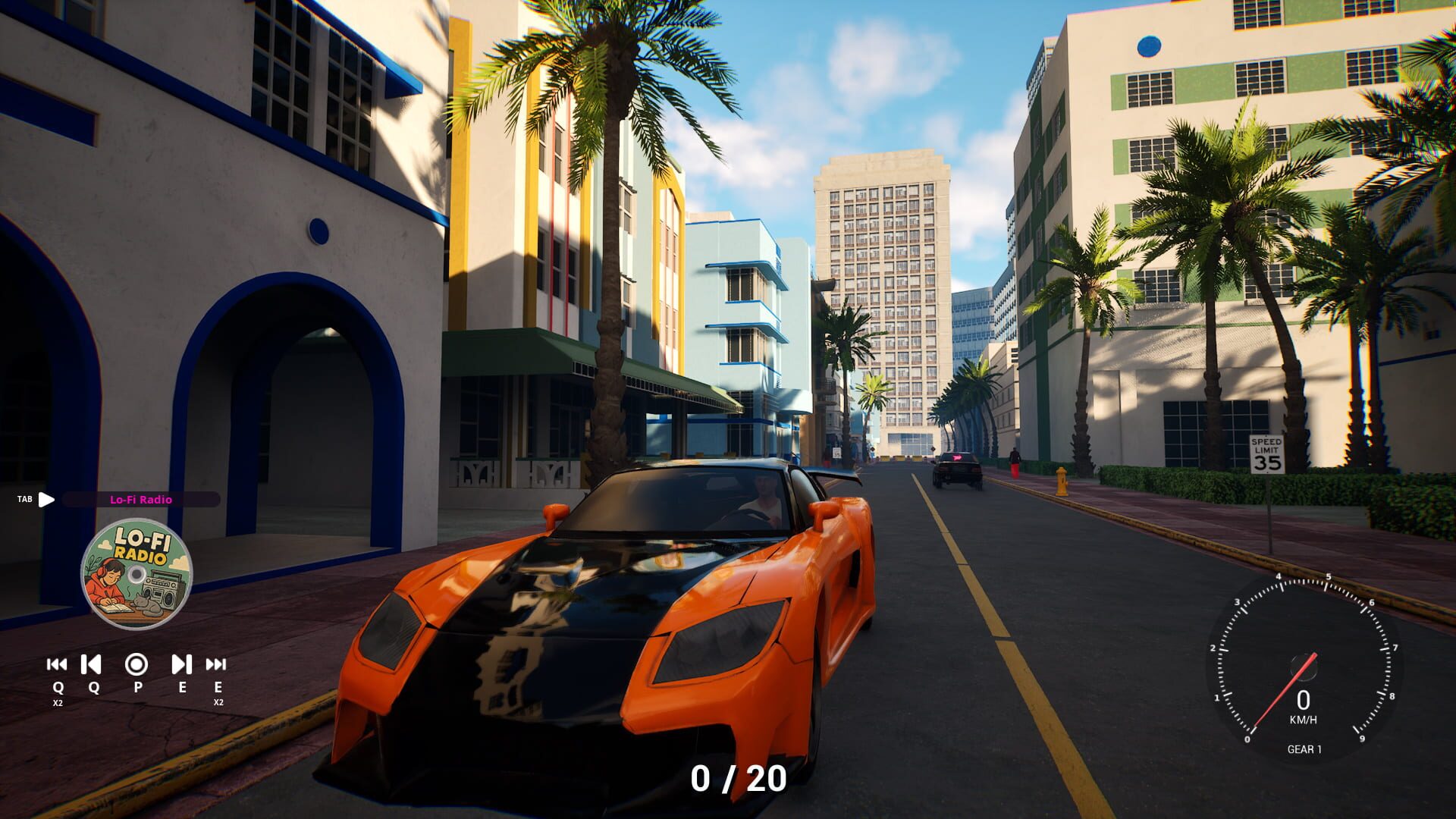This screenshot has height=819, width=1456.
Task: Click the previous track icon labeled Q
Action: click(x=91, y=666)
